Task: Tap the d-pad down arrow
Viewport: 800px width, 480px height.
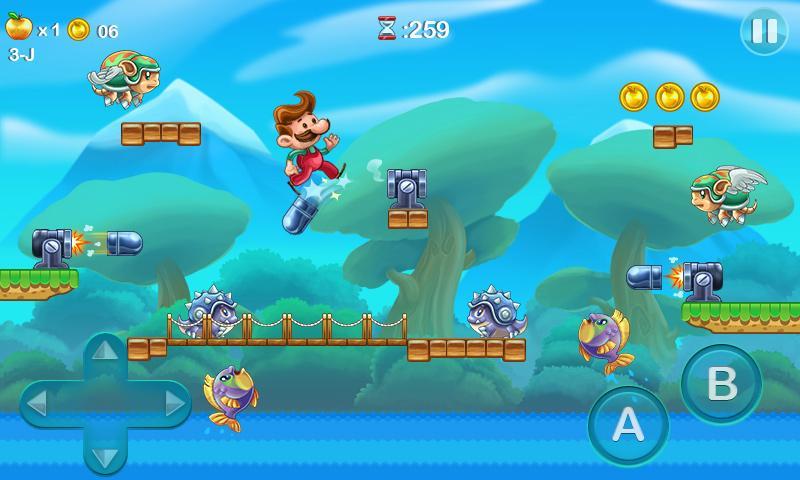Action: (105, 456)
